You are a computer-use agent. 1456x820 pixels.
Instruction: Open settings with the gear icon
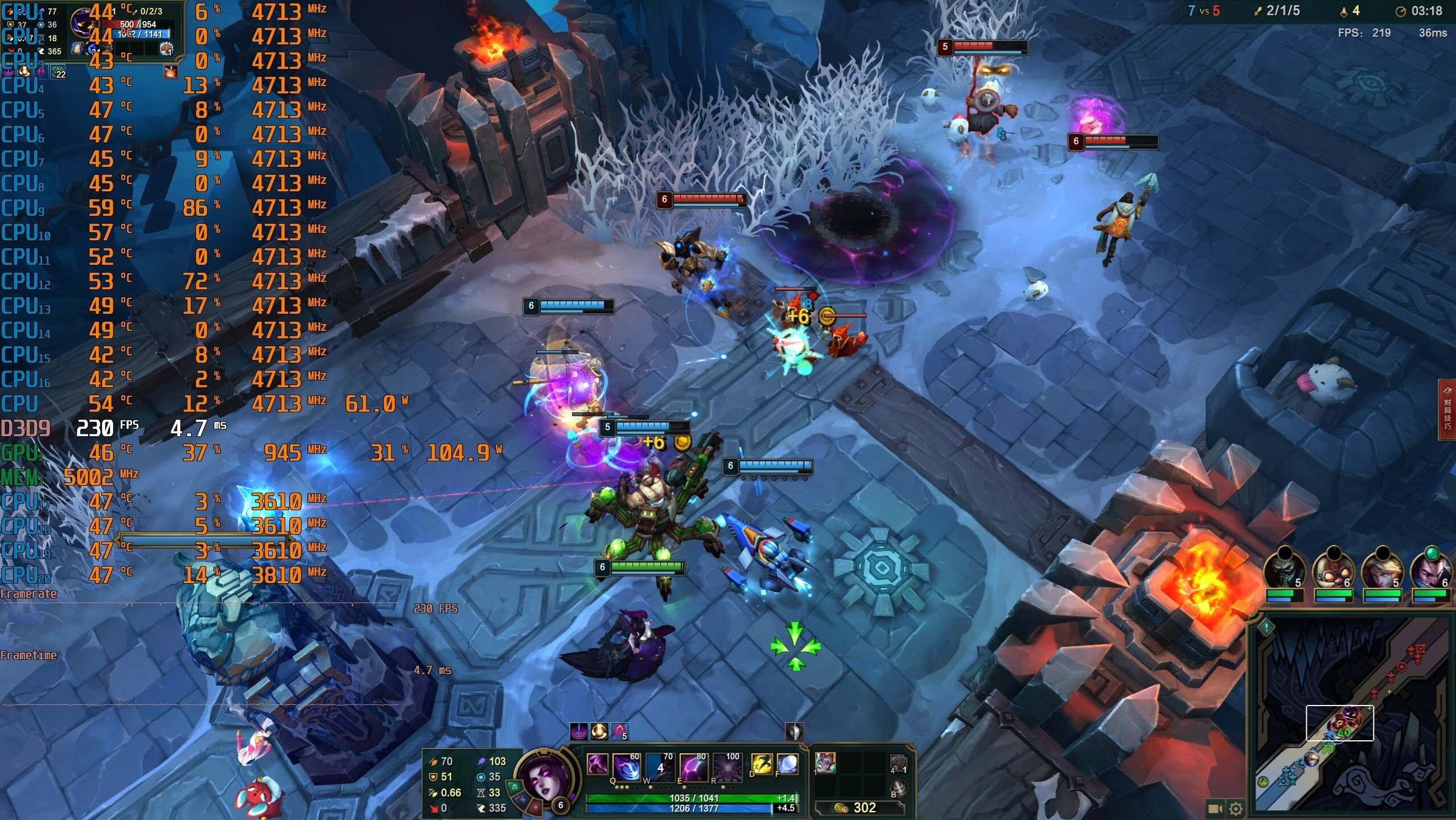click(1236, 809)
